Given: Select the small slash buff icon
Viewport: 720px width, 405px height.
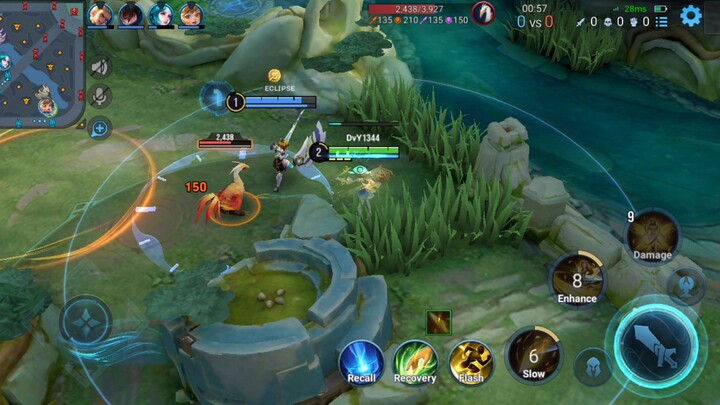Looking at the screenshot, I should point(438,321).
